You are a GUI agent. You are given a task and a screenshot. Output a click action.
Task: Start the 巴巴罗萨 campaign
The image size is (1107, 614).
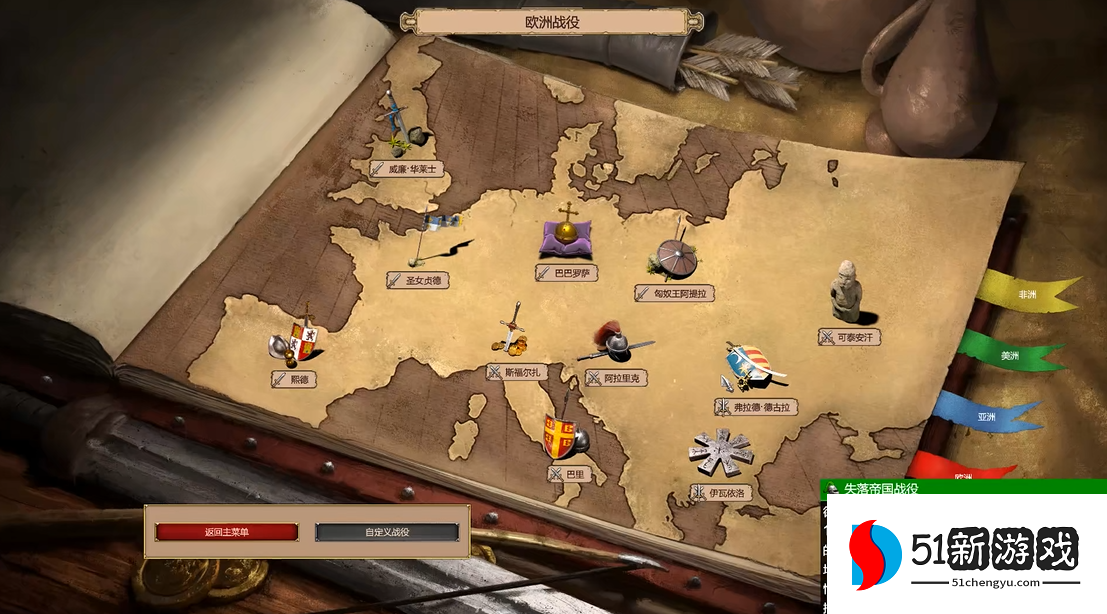(x=567, y=272)
